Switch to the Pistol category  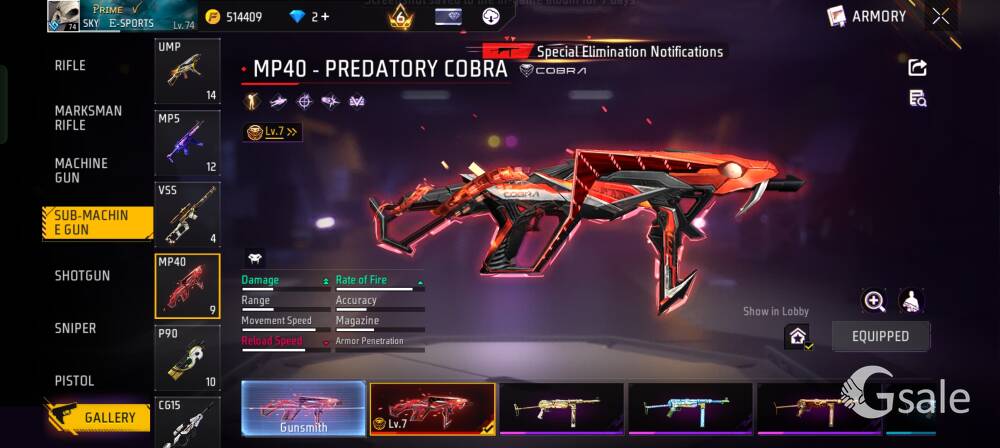[74, 381]
